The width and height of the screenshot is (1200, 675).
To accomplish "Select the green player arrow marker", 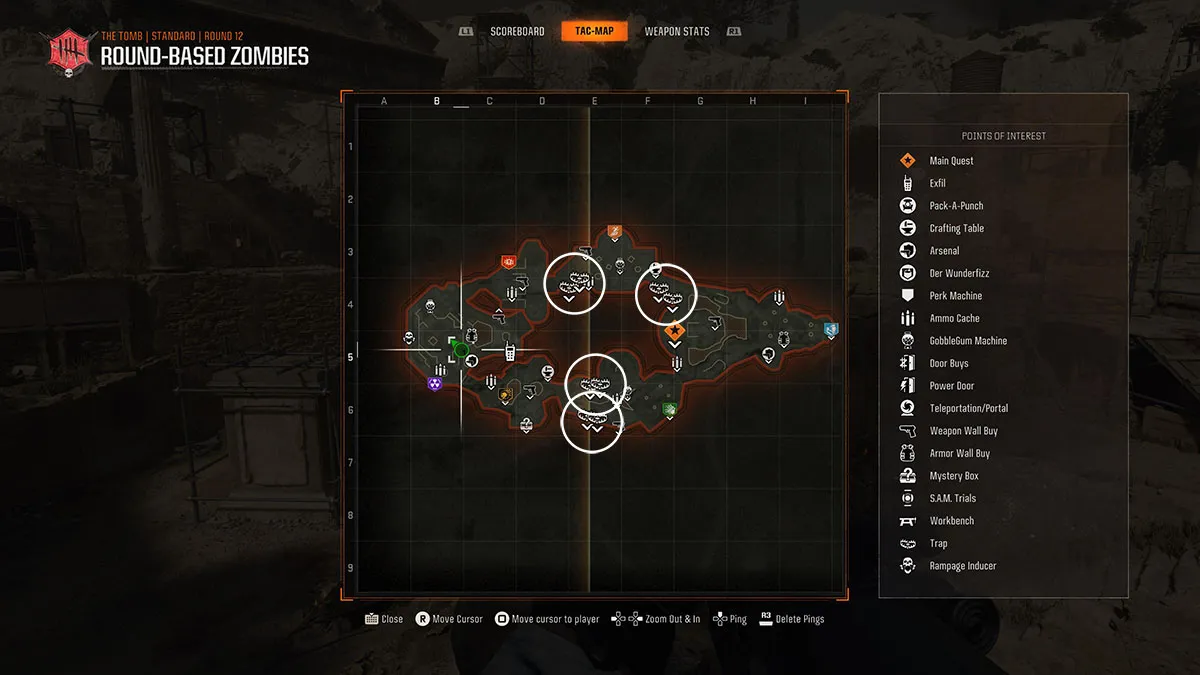I will tap(458, 349).
